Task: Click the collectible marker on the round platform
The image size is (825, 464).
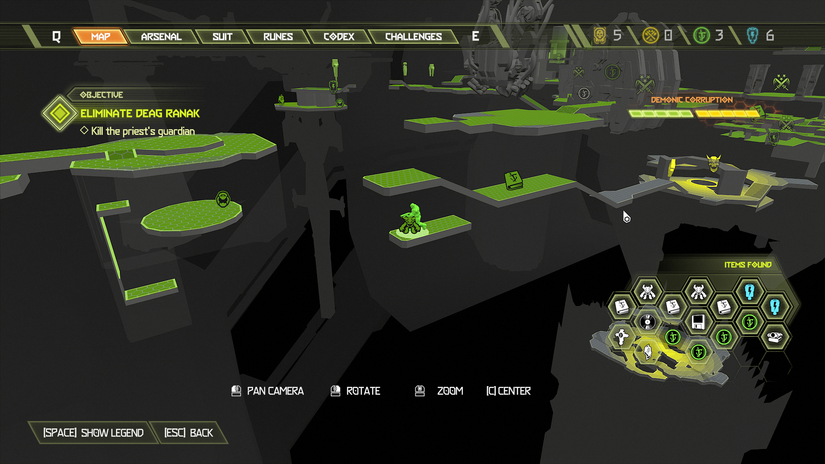Action: [x=224, y=200]
